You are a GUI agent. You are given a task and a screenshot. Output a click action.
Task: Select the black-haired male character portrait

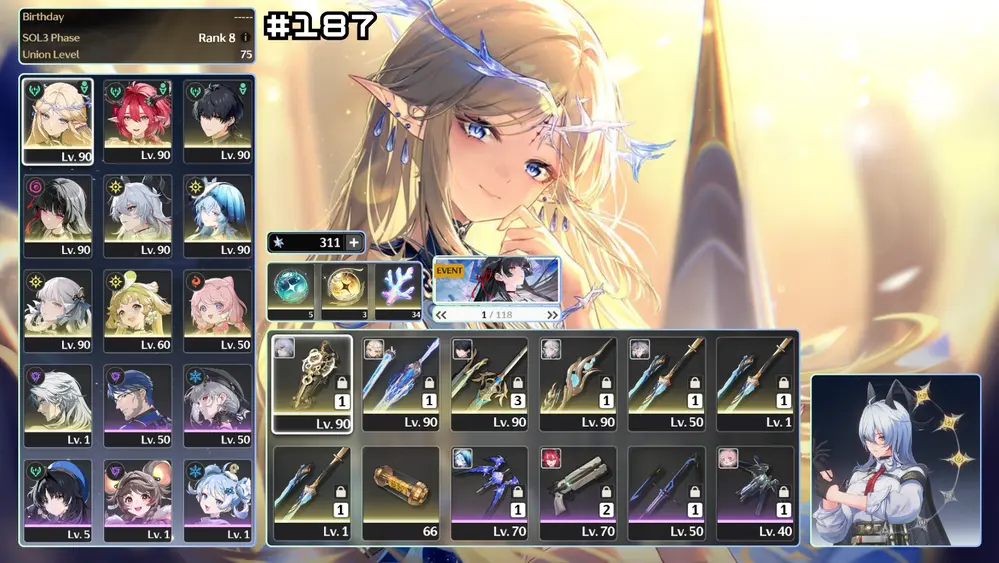click(217, 121)
